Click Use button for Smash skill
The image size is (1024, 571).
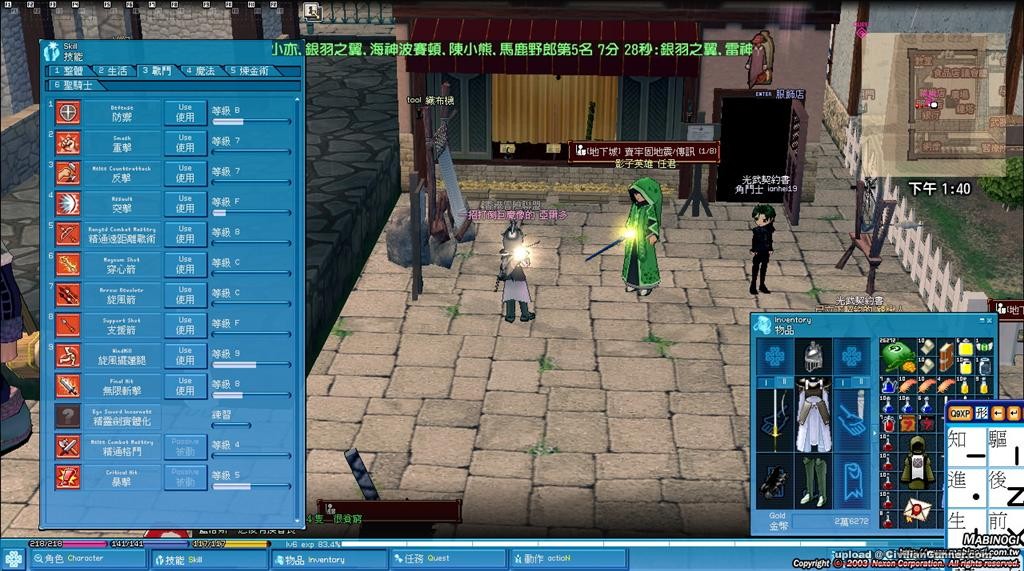tap(185, 142)
